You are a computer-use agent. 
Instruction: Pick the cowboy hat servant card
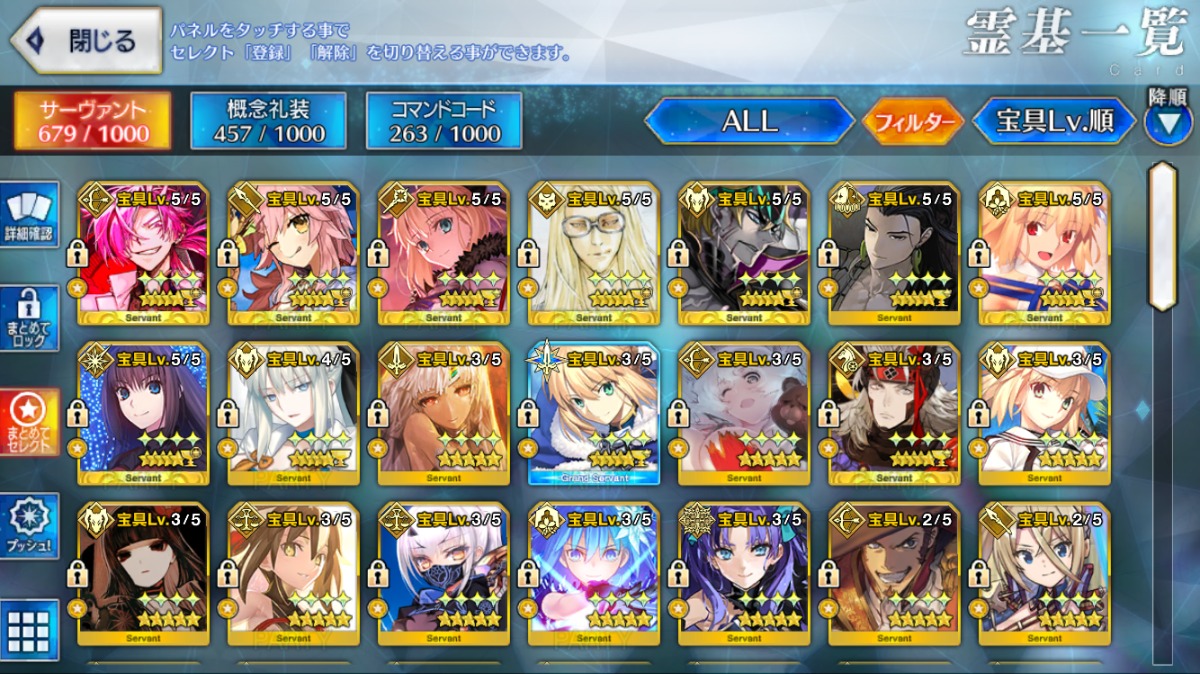pyautogui.click(x=894, y=573)
